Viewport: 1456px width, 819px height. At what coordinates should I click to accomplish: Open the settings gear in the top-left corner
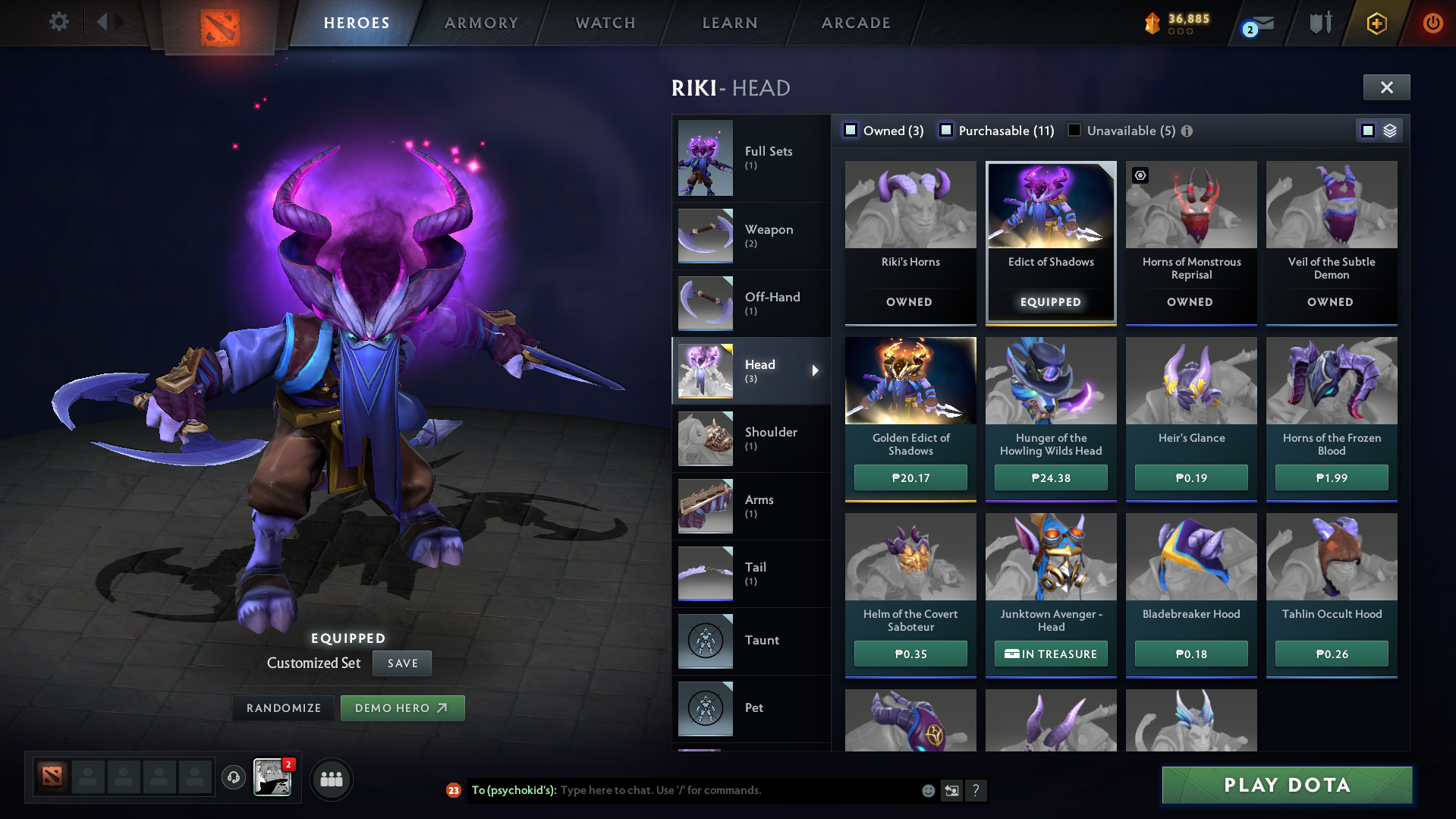tap(58, 22)
